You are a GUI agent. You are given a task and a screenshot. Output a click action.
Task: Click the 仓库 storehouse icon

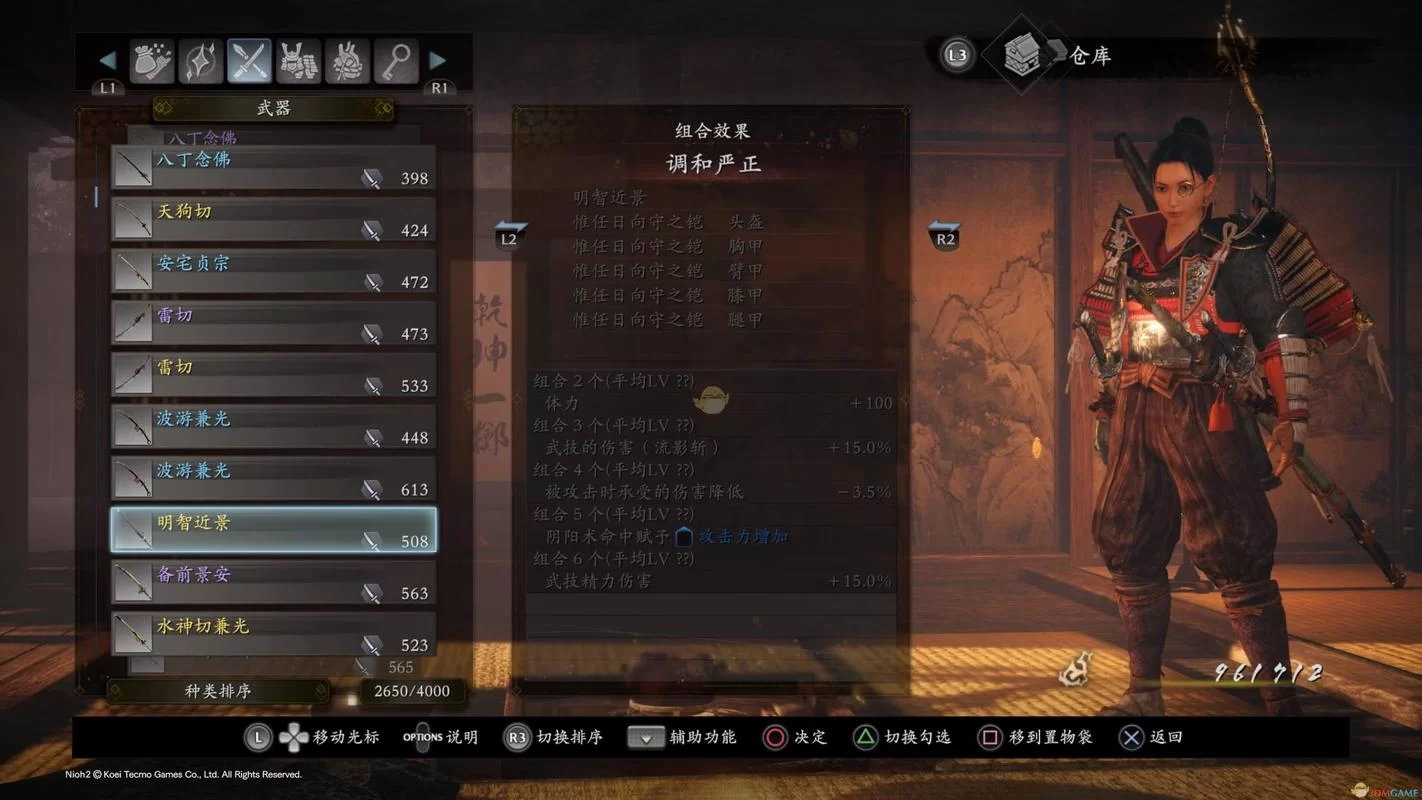click(1021, 56)
